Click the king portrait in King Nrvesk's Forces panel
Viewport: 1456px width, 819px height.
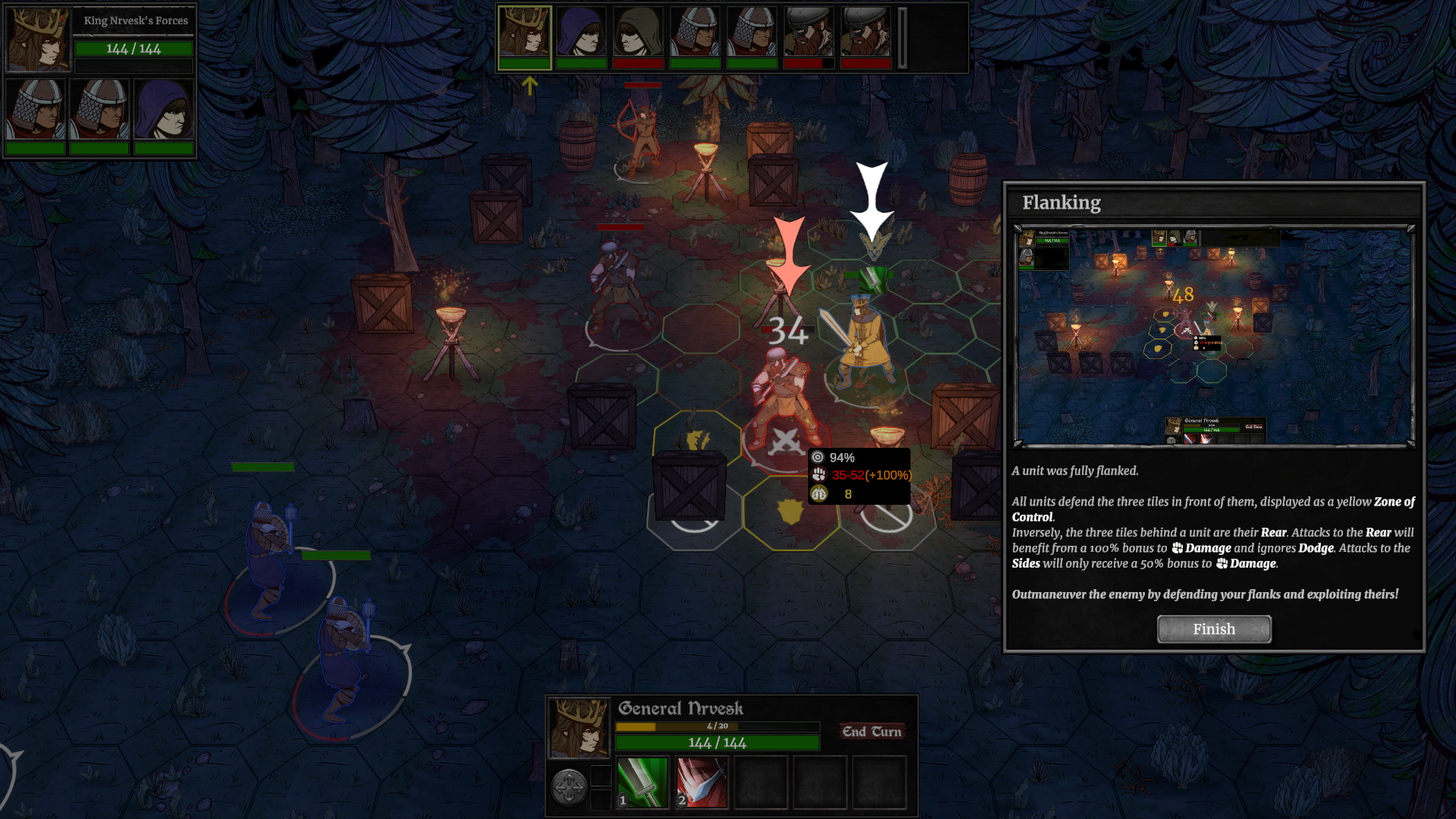[x=38, y=39]
